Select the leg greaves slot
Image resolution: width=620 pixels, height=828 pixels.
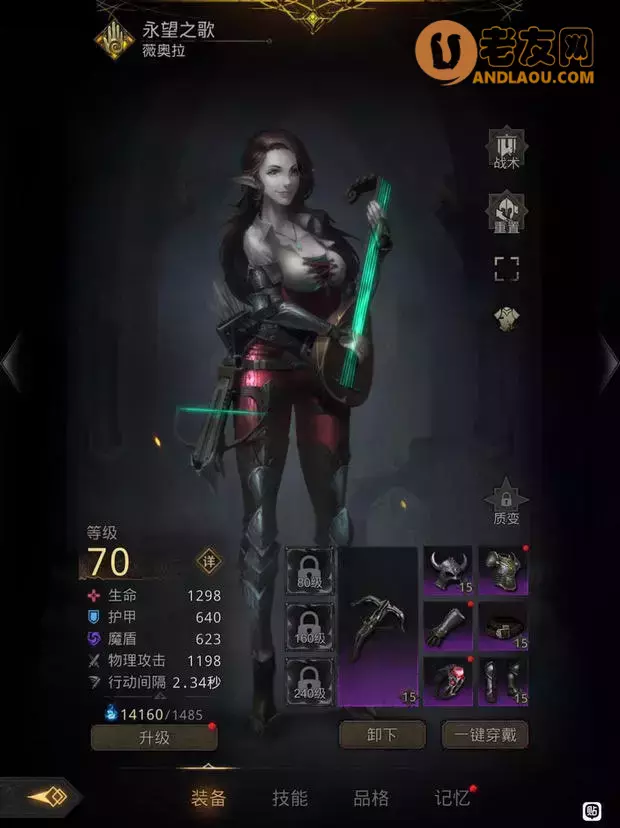(503, 681)
